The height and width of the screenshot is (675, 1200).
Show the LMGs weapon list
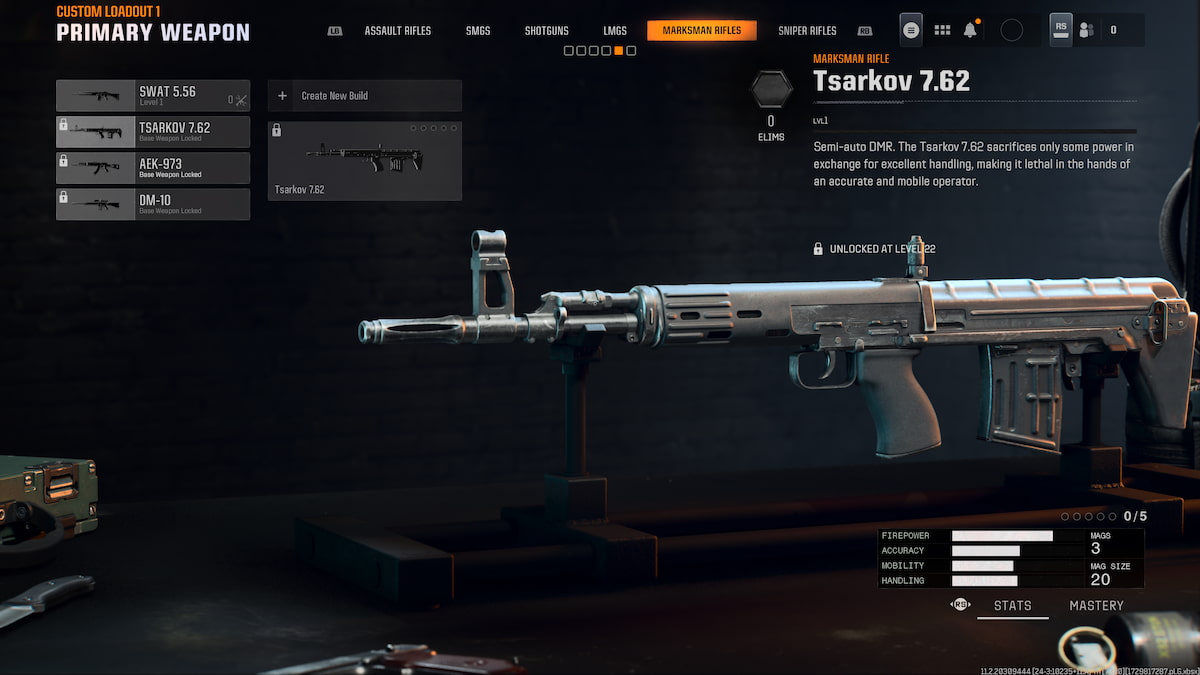615,31
